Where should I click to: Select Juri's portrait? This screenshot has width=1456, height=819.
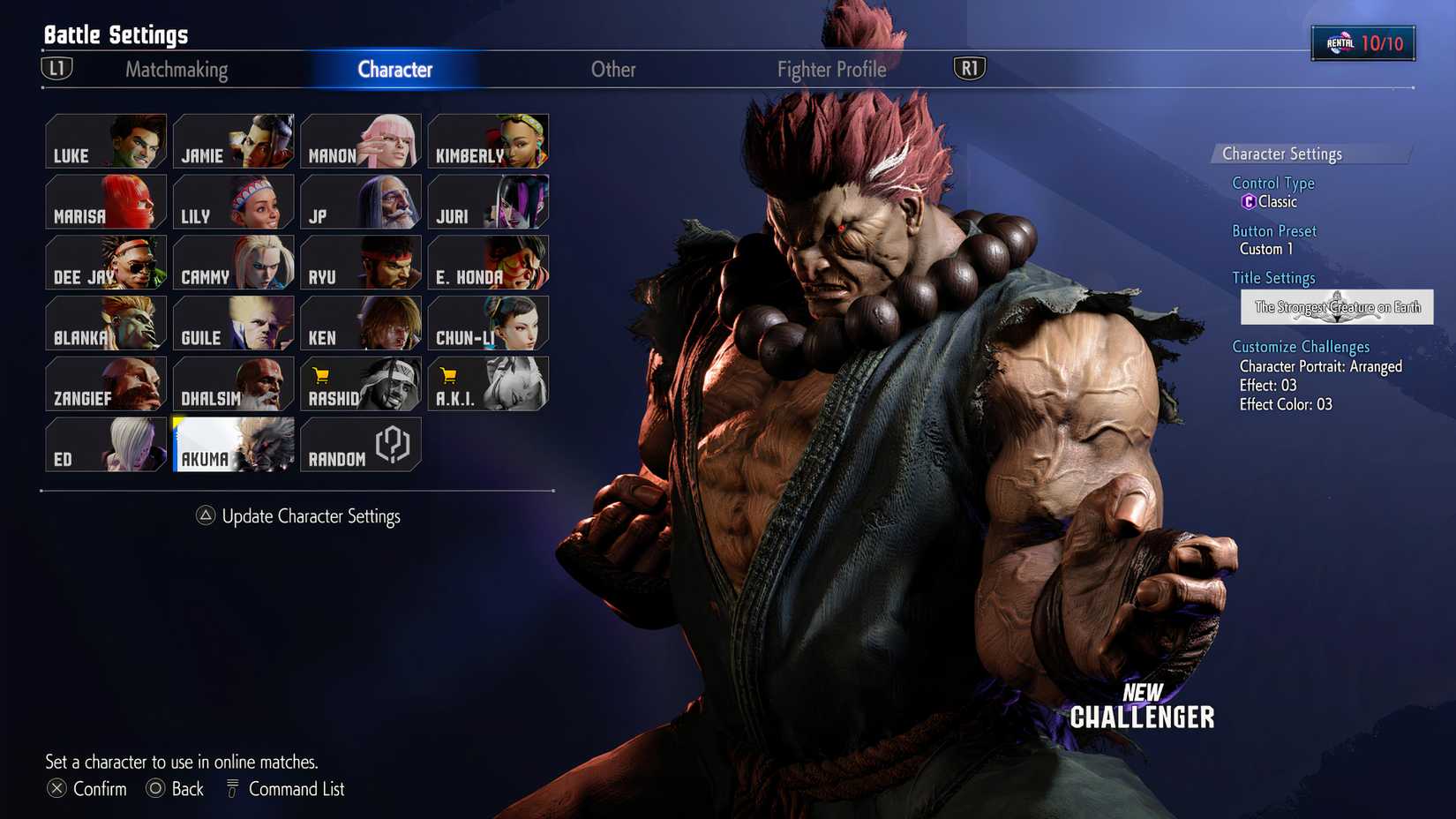coord(487,203)
